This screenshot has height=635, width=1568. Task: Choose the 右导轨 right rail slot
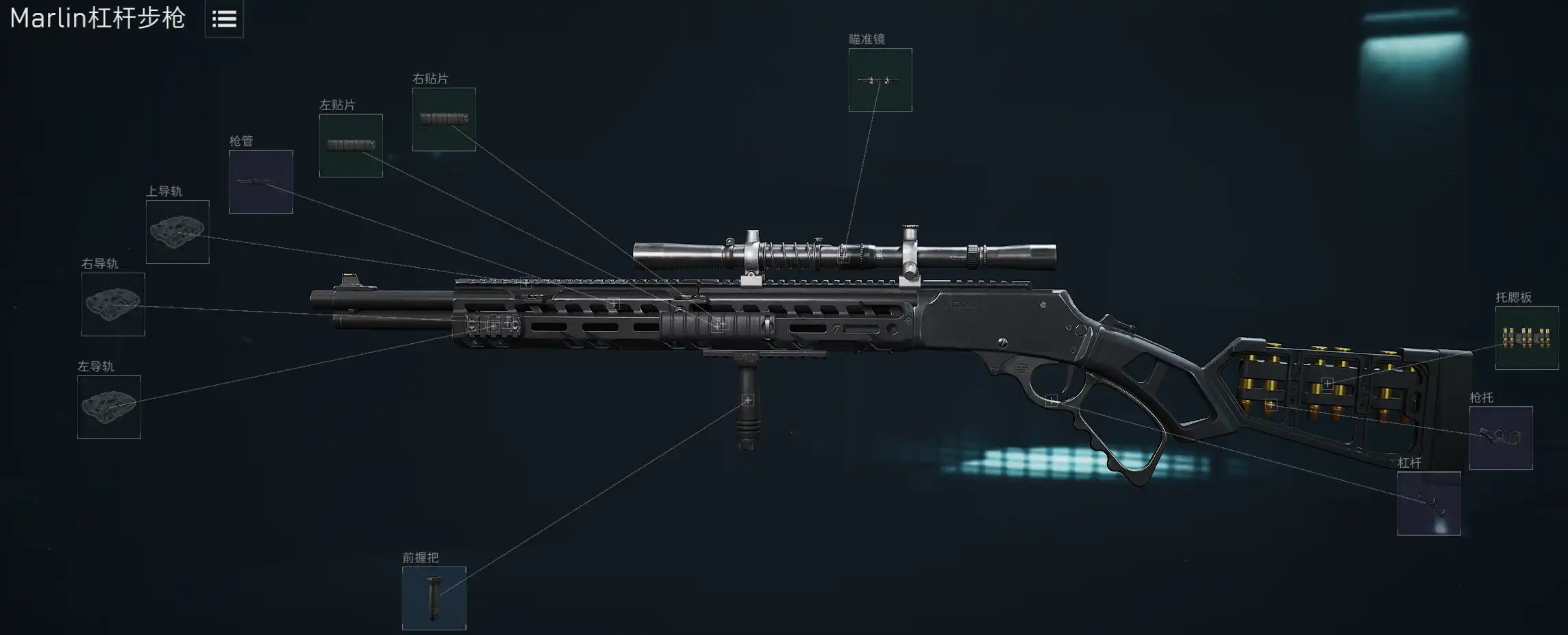pos(113,304)
